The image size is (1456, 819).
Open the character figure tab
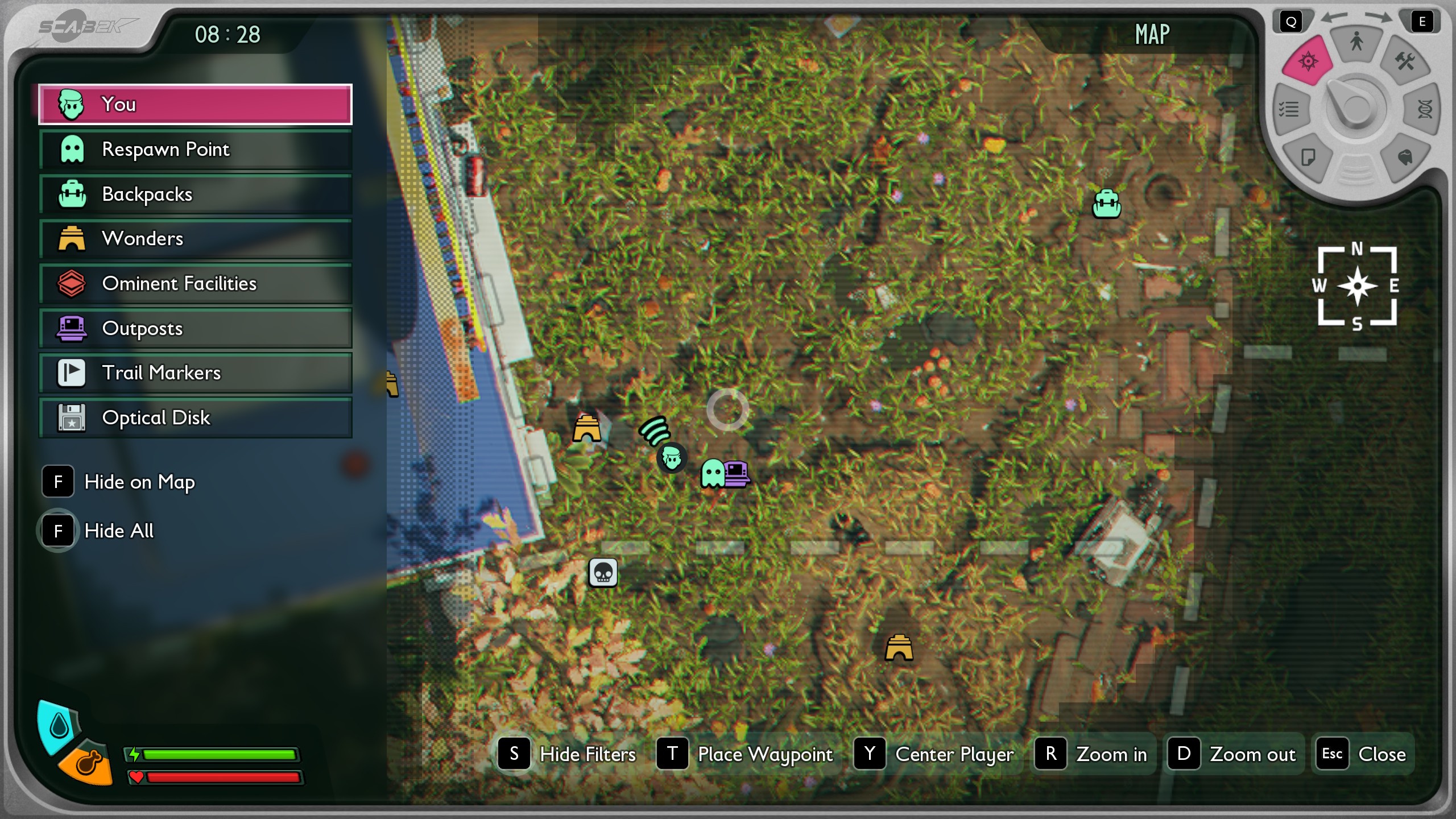coord(1356,42)
